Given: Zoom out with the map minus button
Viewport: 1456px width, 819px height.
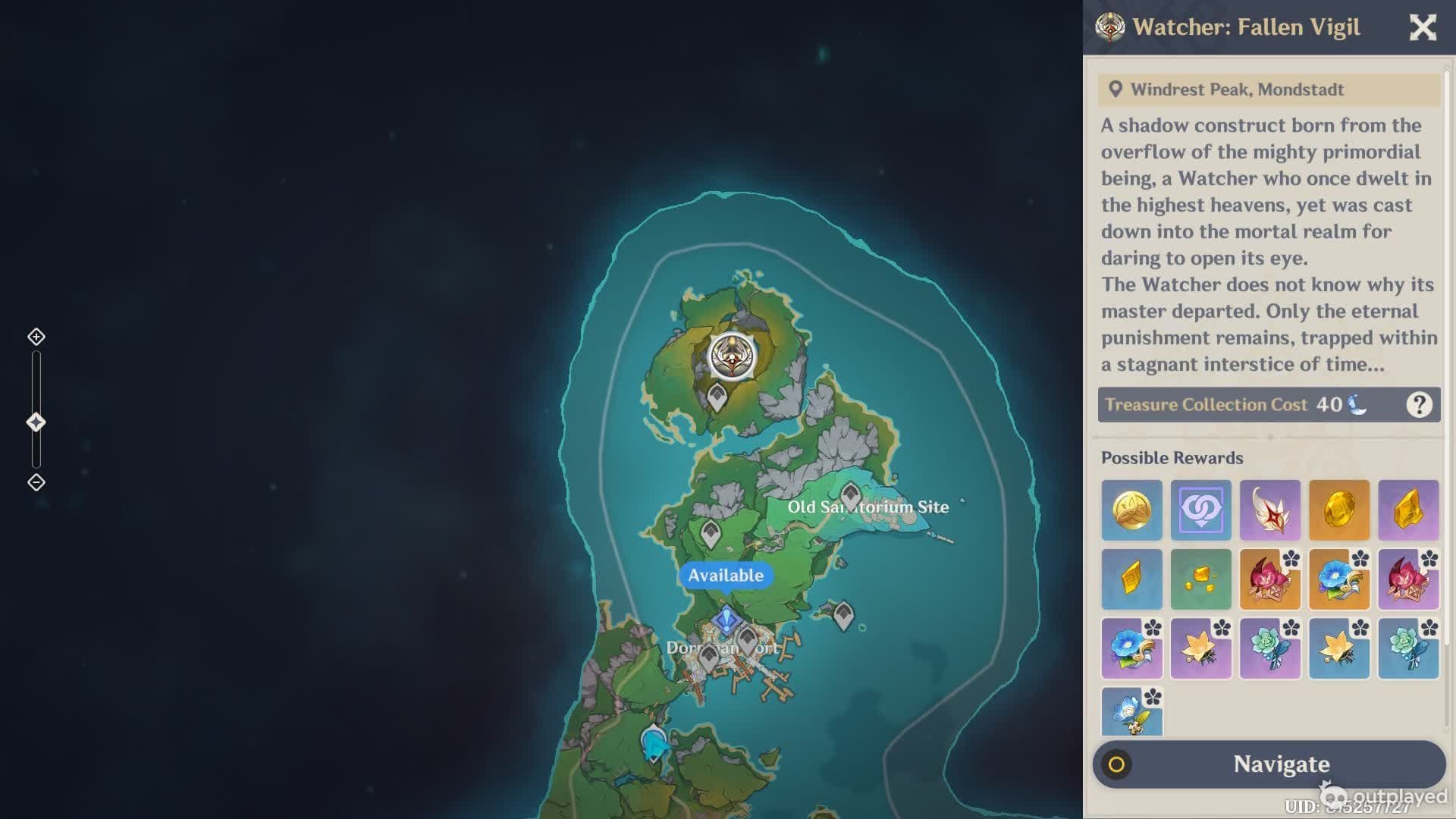Looking at the screenshot, I should [x=36, y=482].
